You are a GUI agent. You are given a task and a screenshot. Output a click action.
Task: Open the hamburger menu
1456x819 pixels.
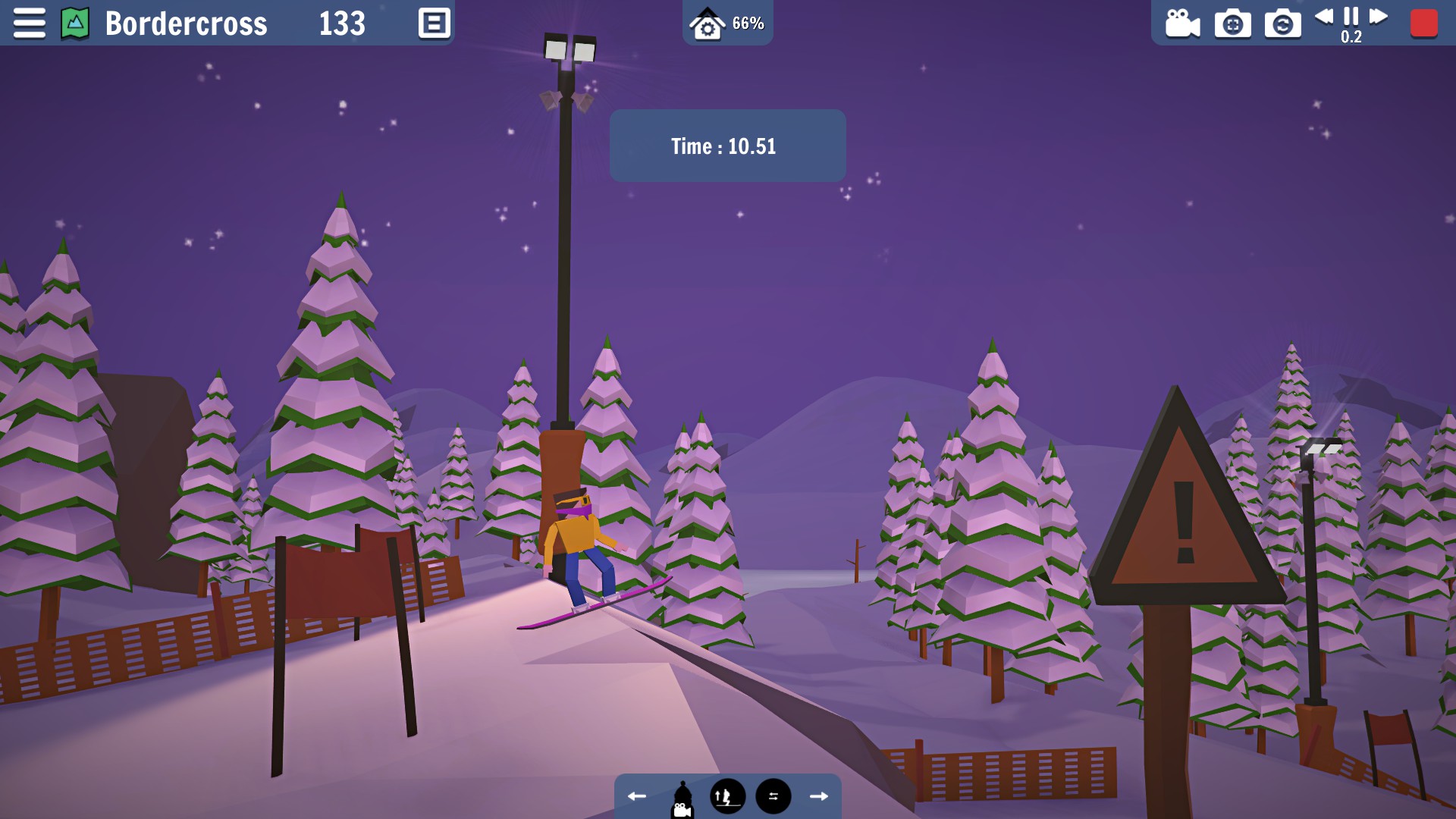coord(29,22)
